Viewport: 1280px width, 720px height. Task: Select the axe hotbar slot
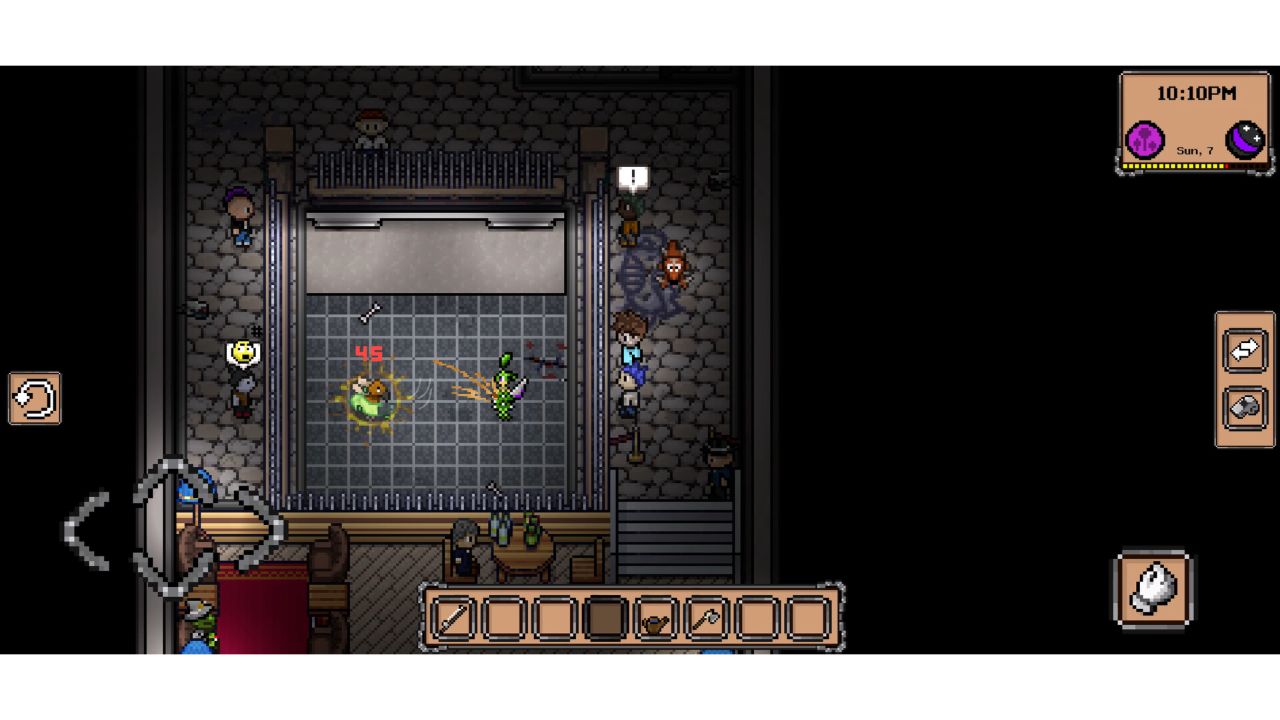pyautogui.click(x=705, y=619)
